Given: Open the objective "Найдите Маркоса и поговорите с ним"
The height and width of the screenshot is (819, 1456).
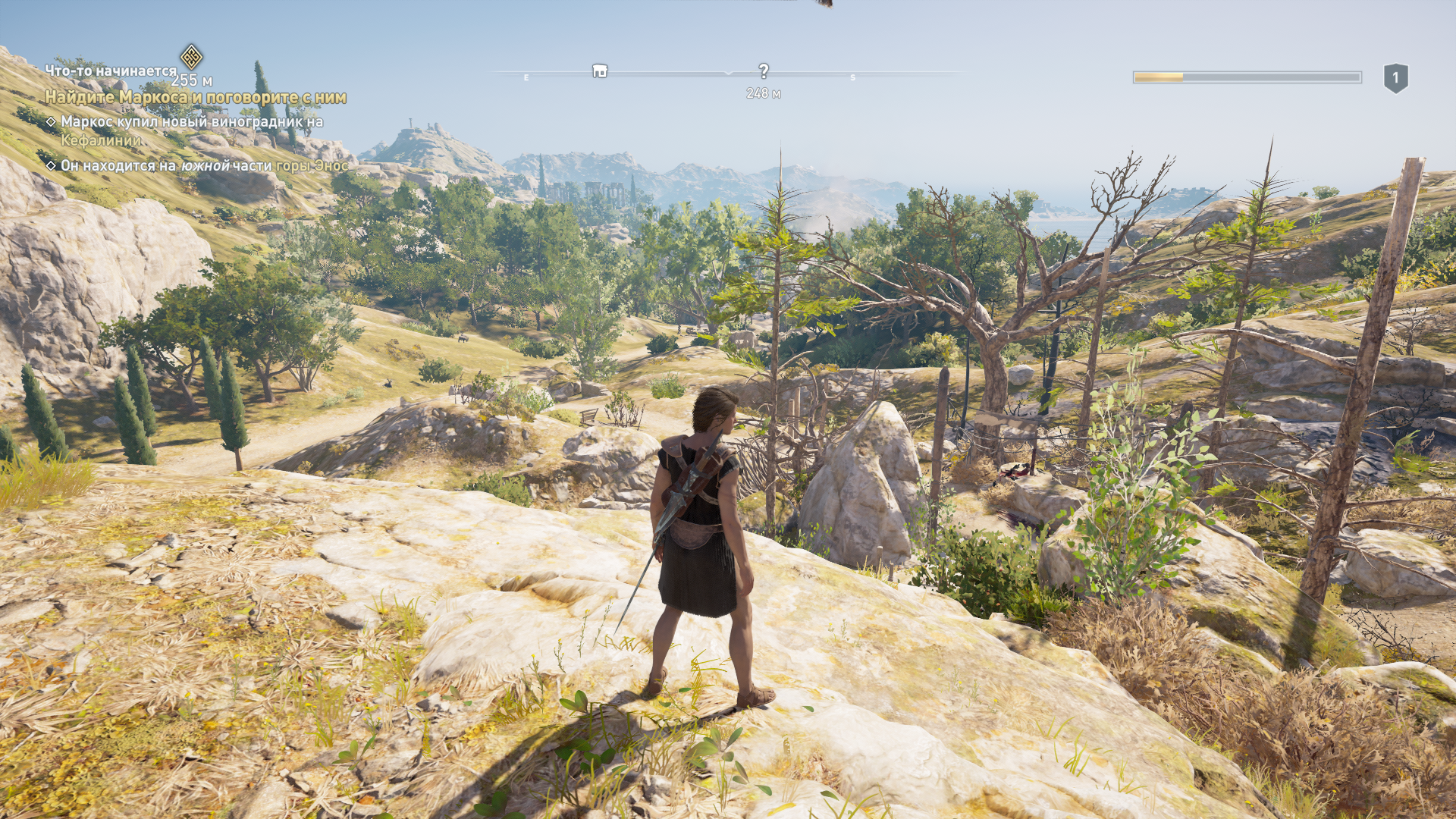Looking at the screenshot, I should (196, 97).
